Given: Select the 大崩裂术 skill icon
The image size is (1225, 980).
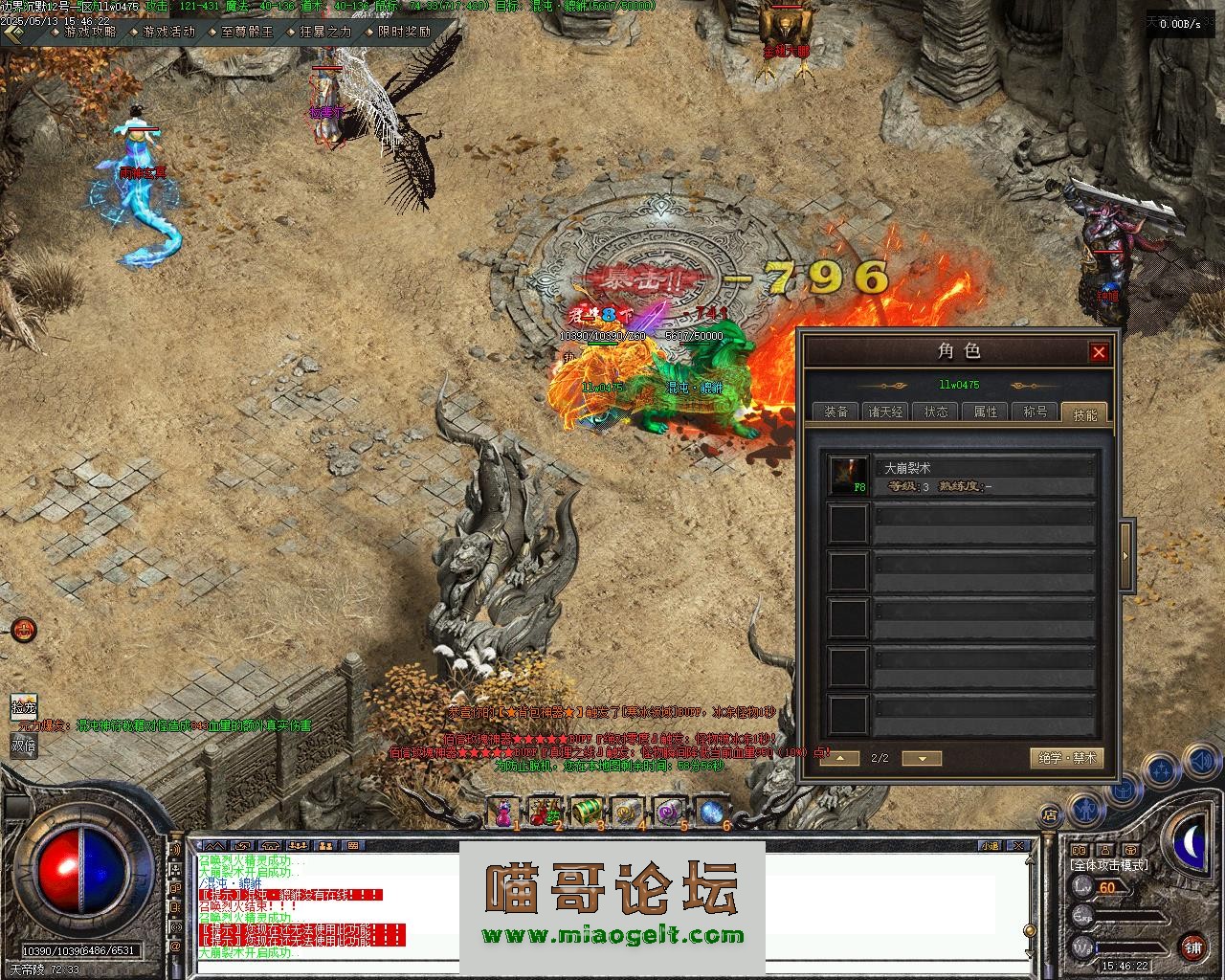Looking at the screenshot, I should (x=848, y=476).
